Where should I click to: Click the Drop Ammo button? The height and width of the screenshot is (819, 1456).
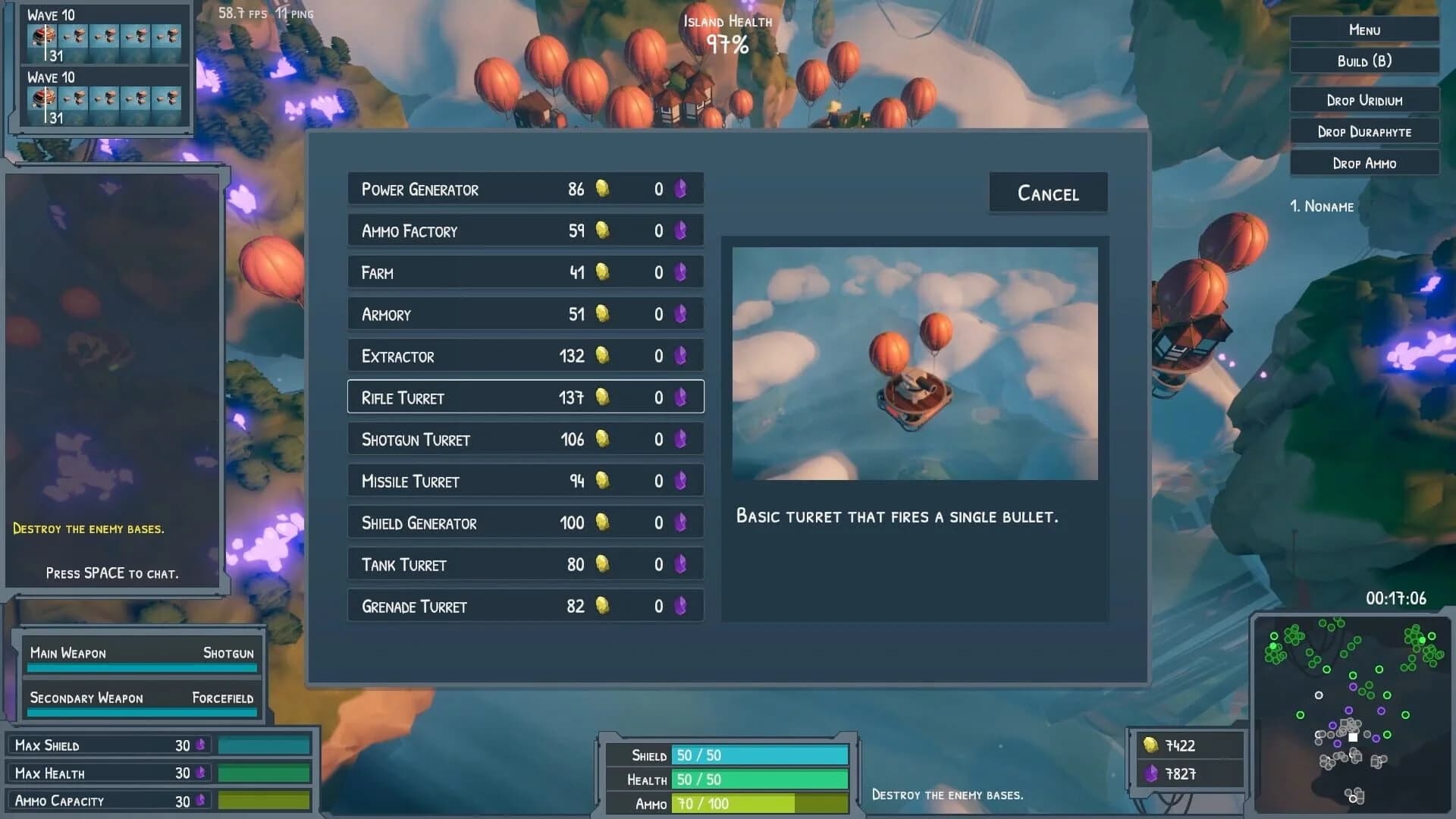(x=1364, y=163)
